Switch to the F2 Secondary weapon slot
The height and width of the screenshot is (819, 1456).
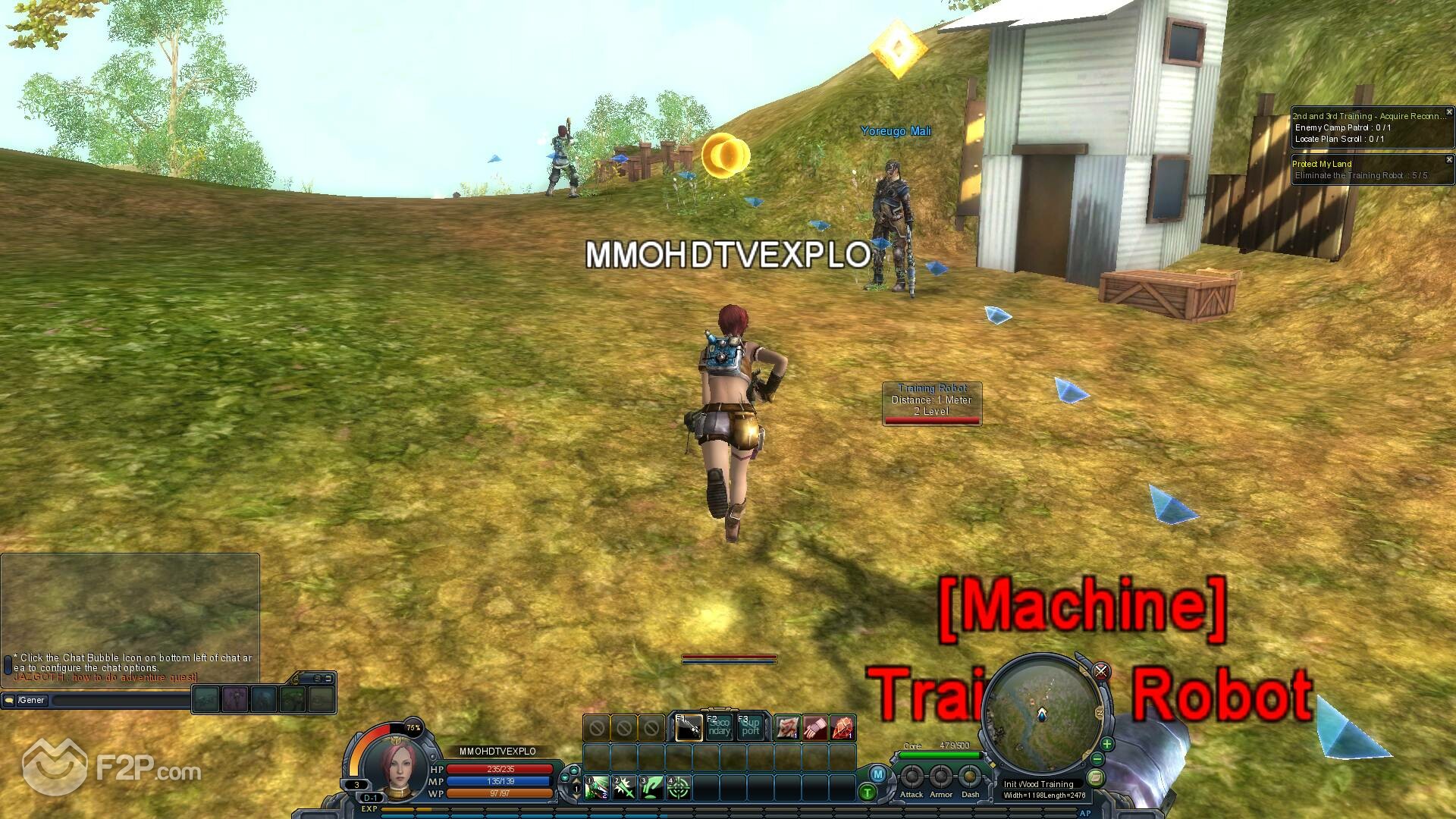tap(719, 728)
